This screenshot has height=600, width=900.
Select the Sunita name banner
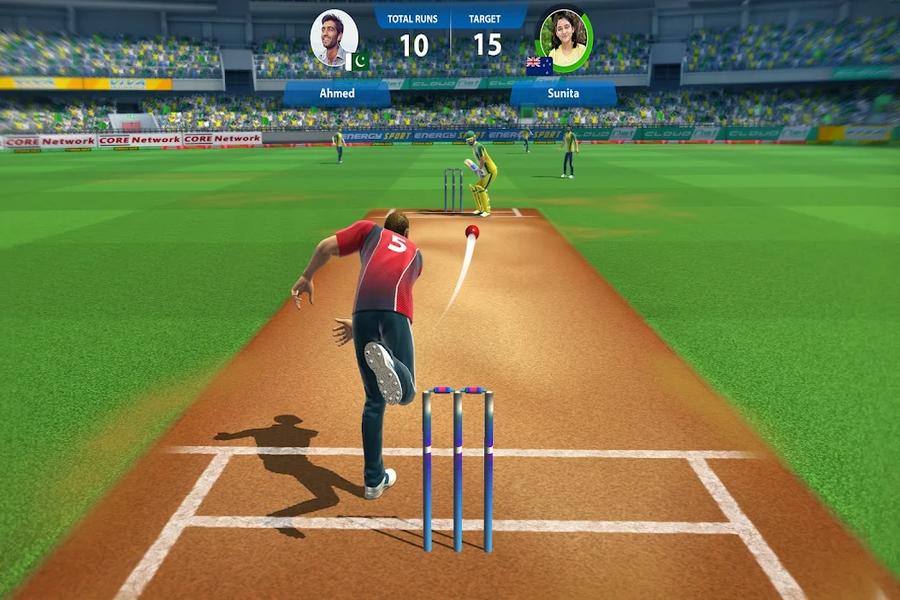[563, 93]
